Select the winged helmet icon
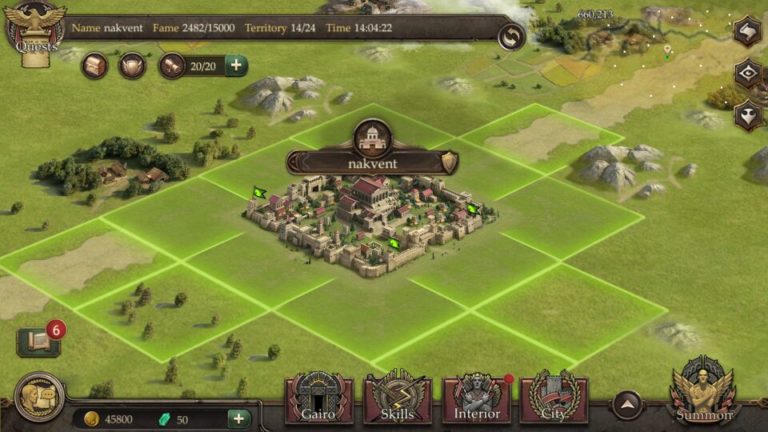This screenshot has width=768, height=432. point(132,66)
